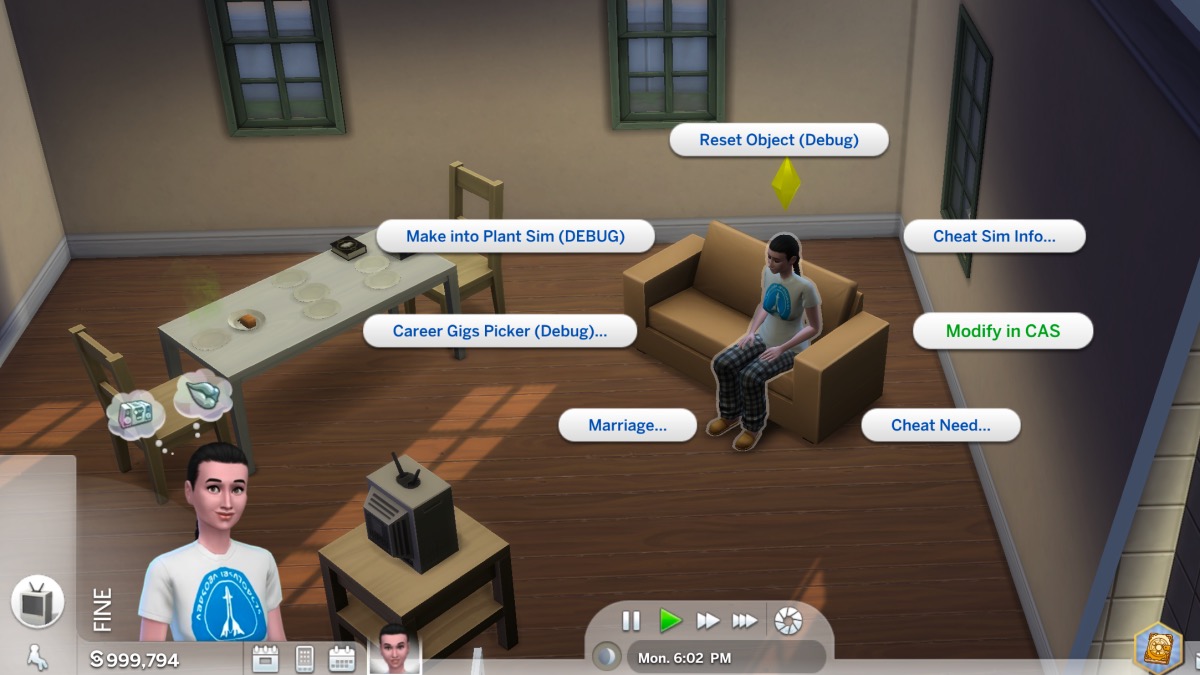The height and width of the screenshot is (675, 1200).
Task: Open the camera shutter screenshot tool
Action: 788,621
